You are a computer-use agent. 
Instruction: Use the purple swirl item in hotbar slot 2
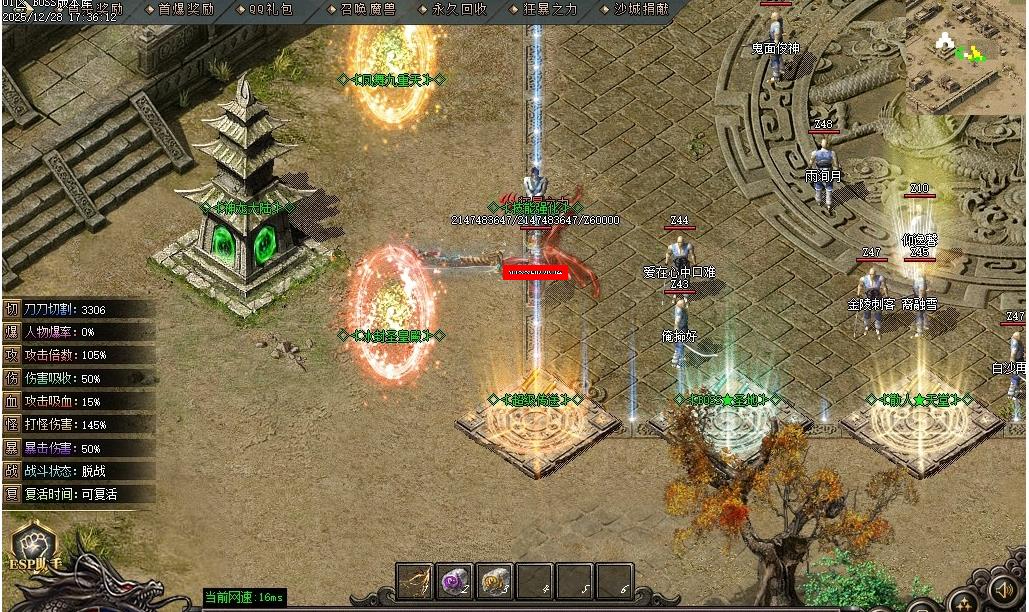click(455, 581)
